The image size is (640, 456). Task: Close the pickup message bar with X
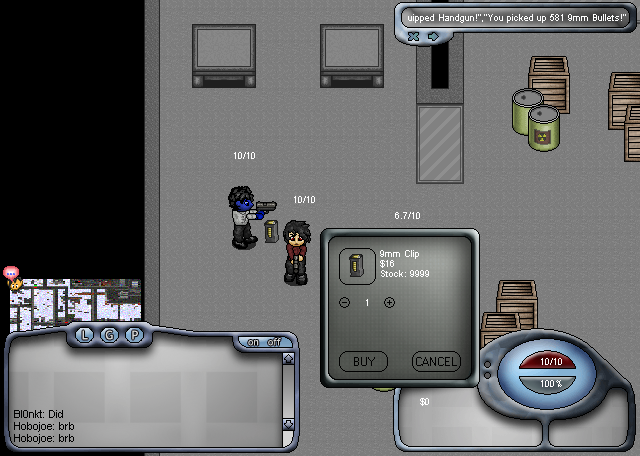tap(413, 37)
